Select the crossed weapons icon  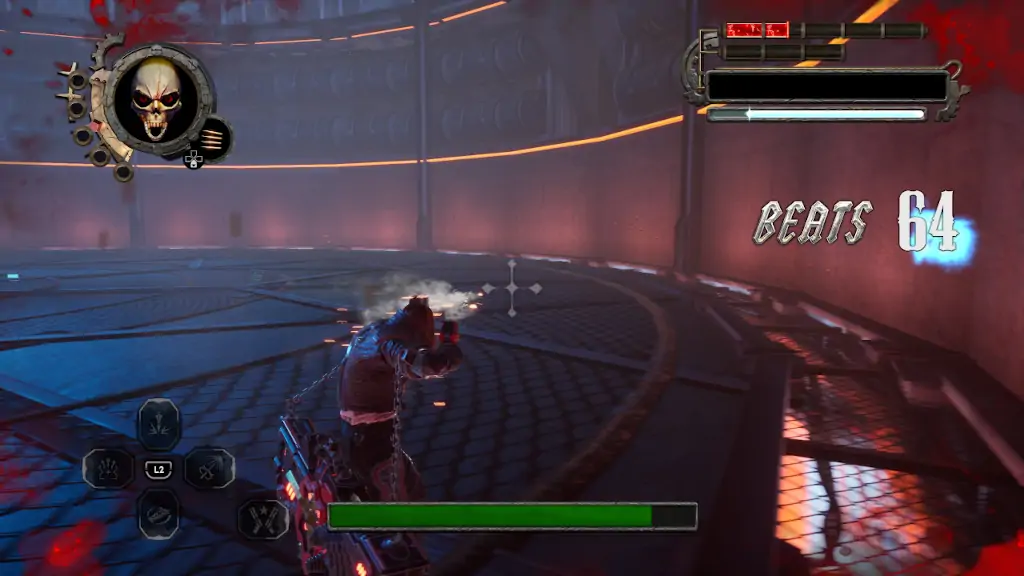coord(263,518)
